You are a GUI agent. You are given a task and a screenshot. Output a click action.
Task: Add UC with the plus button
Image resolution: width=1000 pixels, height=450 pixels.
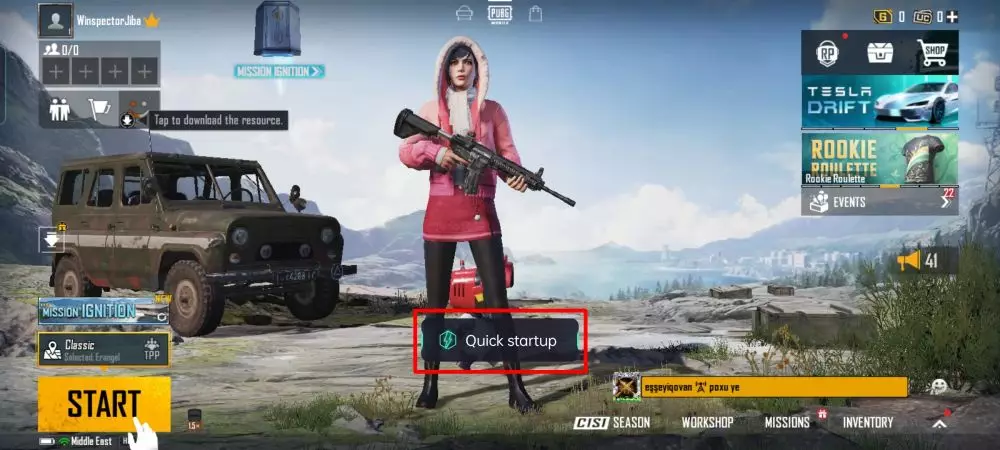coord(952,16)
